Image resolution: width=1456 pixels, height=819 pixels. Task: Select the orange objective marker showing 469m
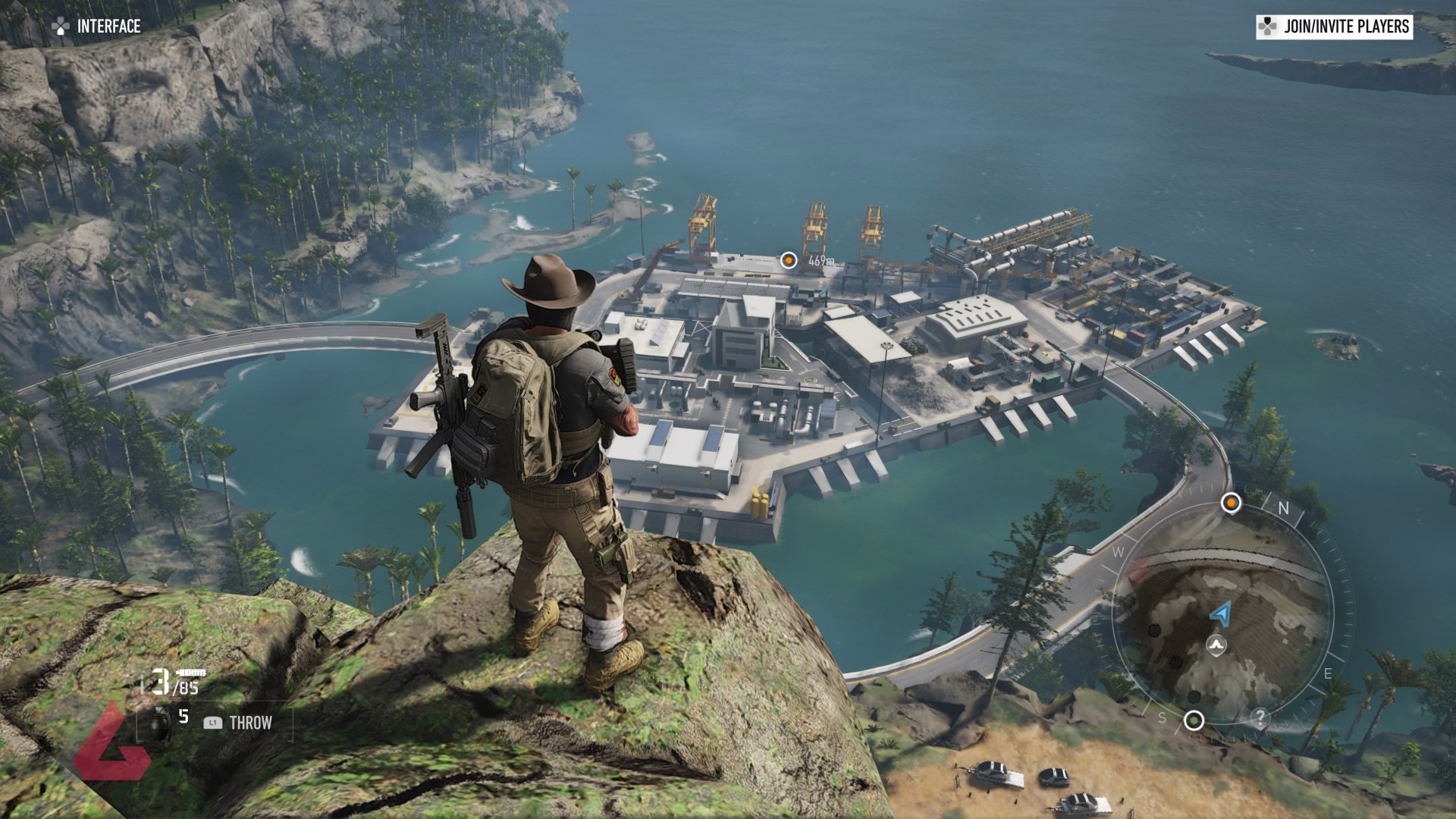789,260
